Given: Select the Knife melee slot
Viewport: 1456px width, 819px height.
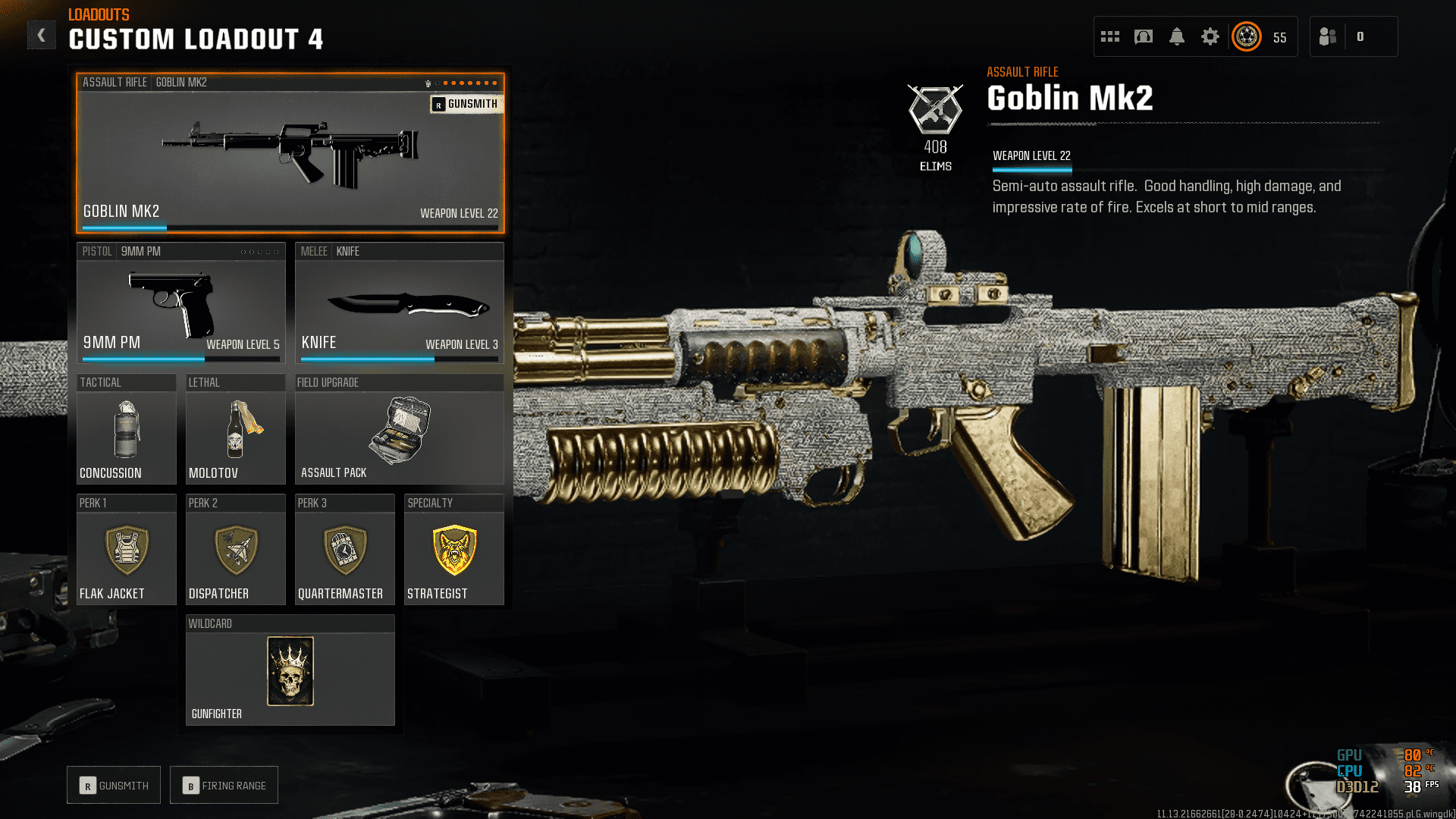Looking at the screenshot, I should (399, 303).
